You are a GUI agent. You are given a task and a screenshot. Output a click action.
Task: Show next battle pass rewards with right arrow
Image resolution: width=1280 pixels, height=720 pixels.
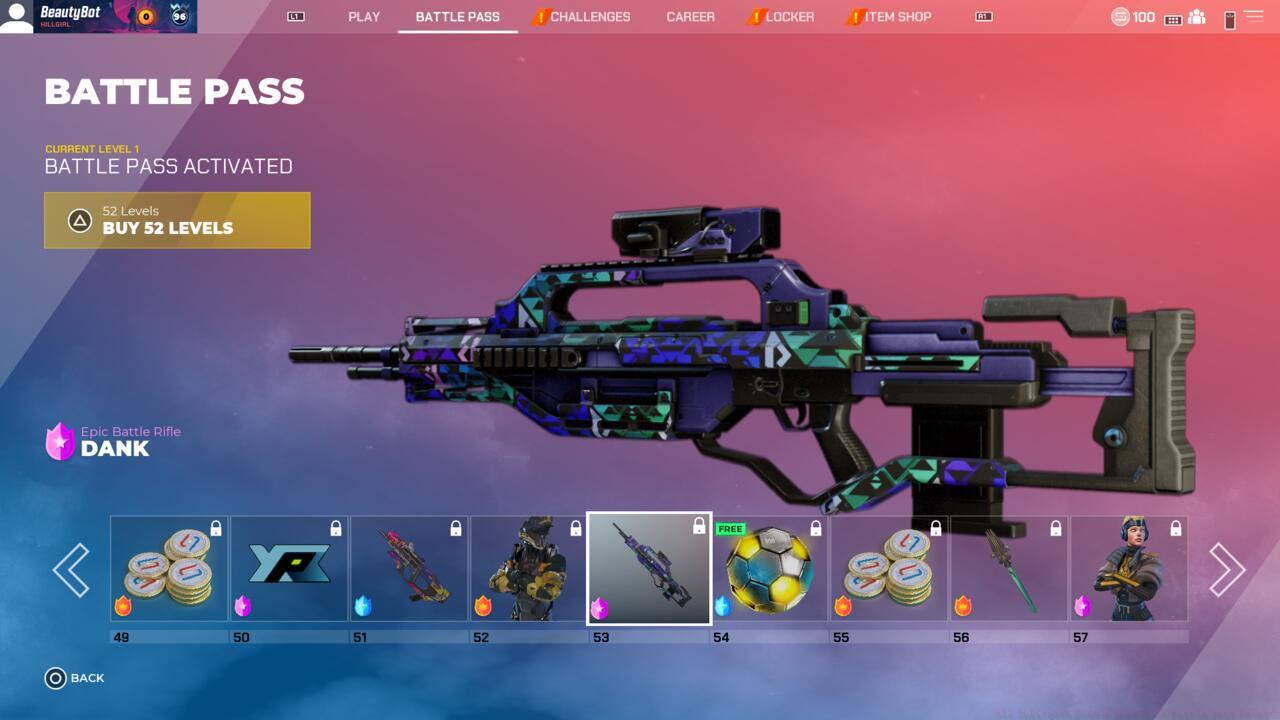coord(1227,570)
